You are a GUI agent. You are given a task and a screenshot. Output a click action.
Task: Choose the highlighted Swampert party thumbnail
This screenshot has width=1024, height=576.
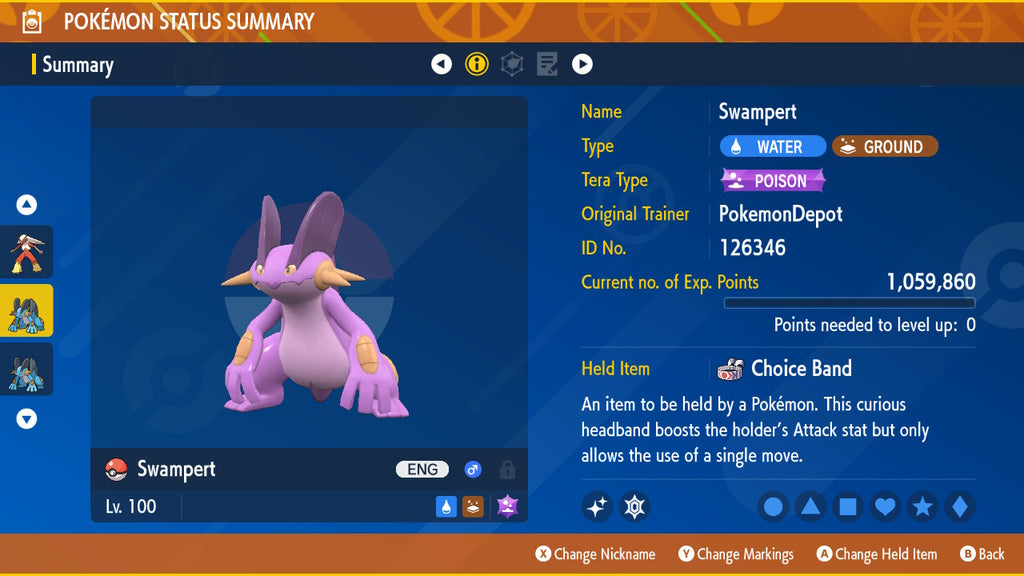point(27,311)
